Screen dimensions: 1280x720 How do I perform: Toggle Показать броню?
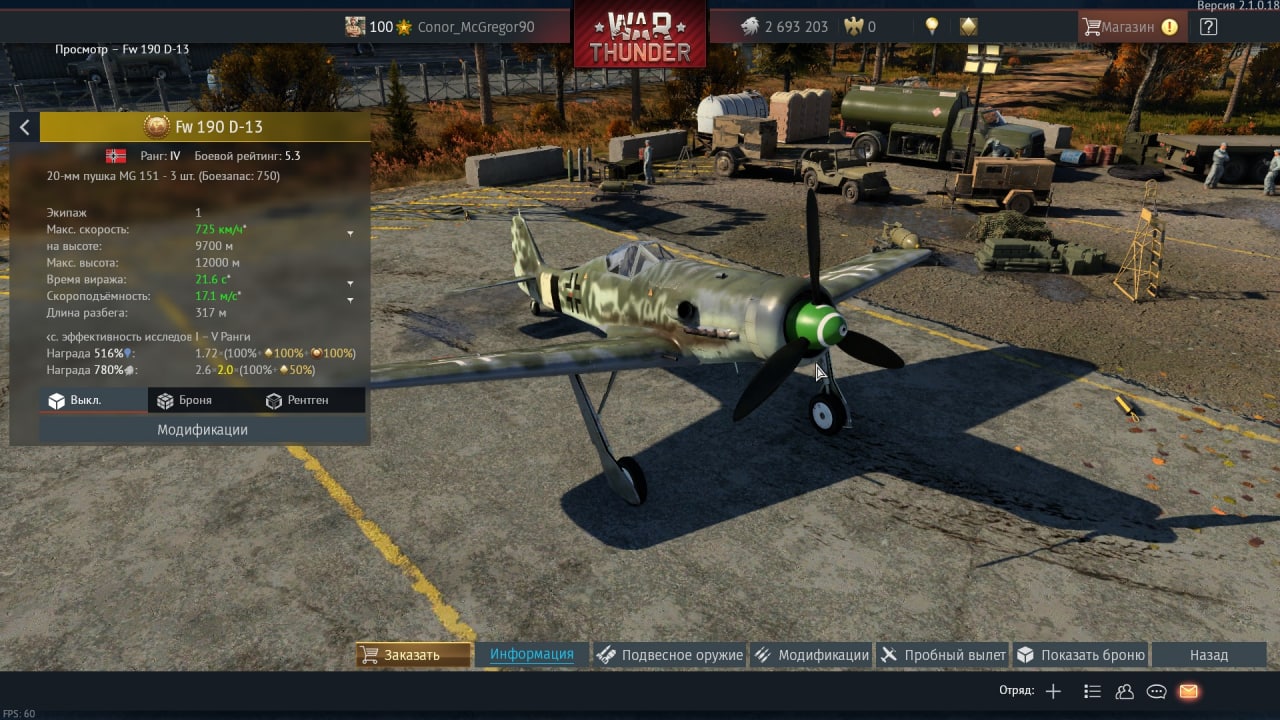point(1080,655)
